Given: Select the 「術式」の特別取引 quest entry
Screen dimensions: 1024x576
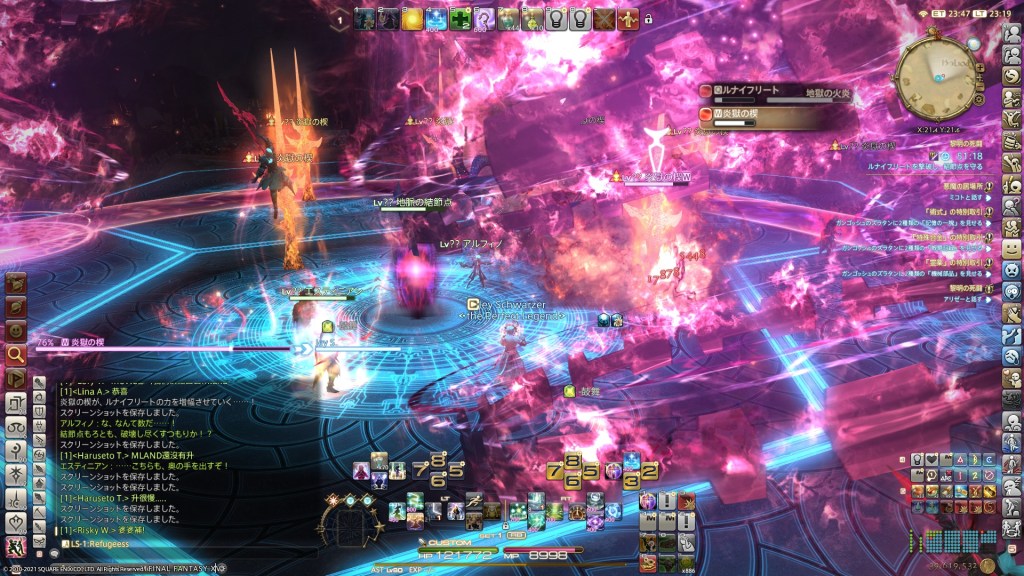Looking at the screenshot, I should pyautogui.click(x=963, y=213).
